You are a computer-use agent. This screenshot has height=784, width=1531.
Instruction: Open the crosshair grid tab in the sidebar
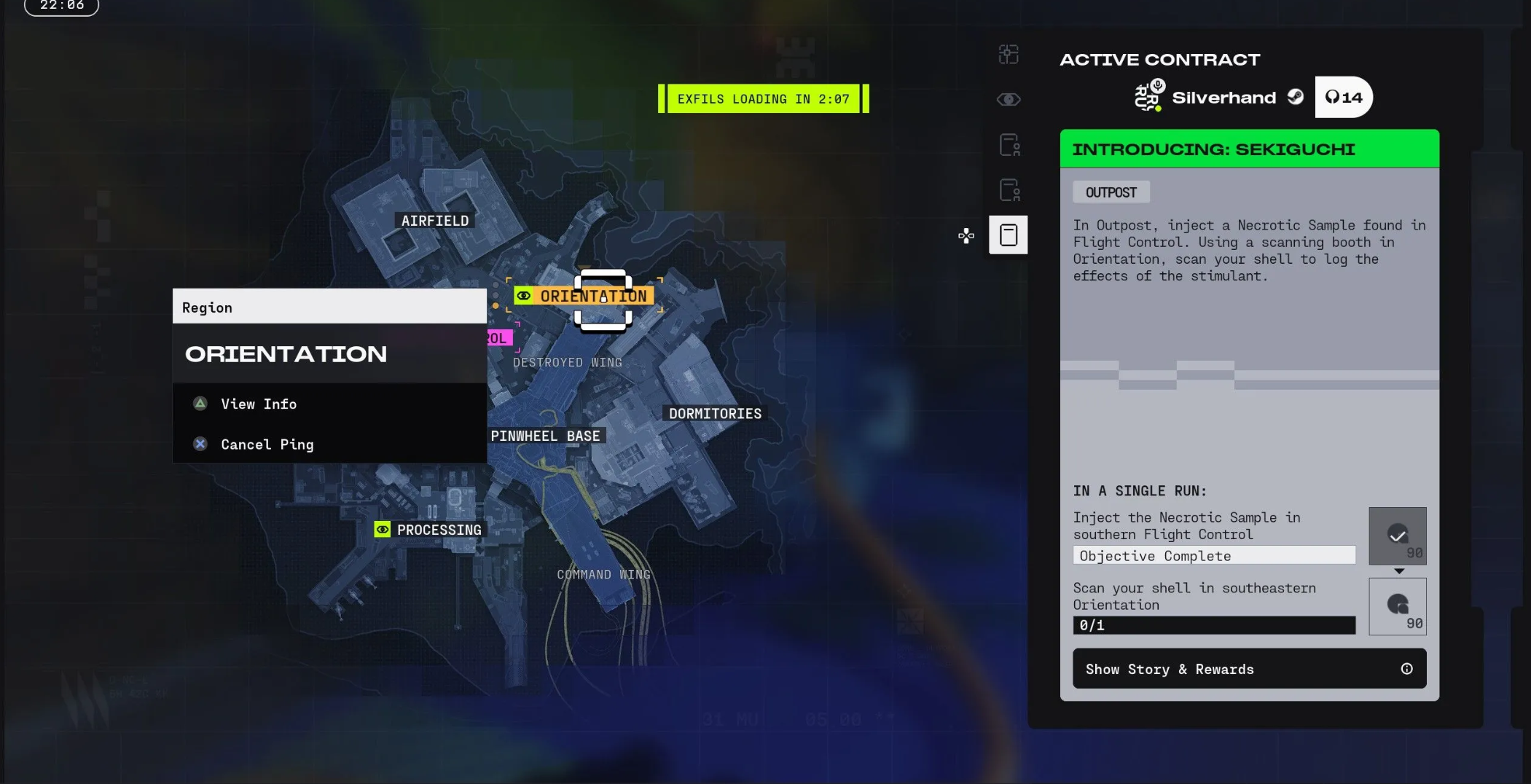tap(1009, 55)
